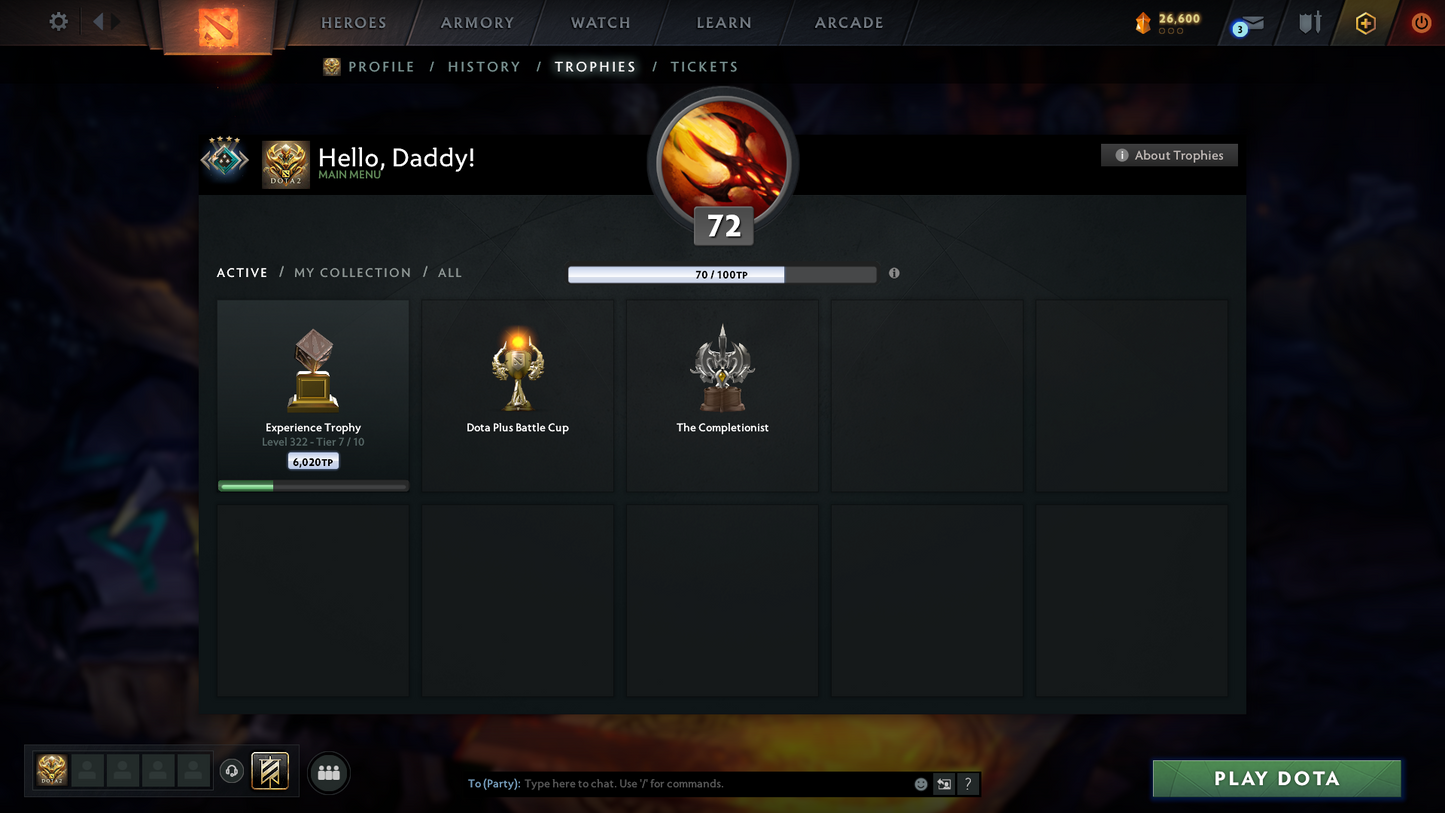This screenshot has width=1445, height=813.
Task: Focus the party chat input box
Action: click(715, 784)
